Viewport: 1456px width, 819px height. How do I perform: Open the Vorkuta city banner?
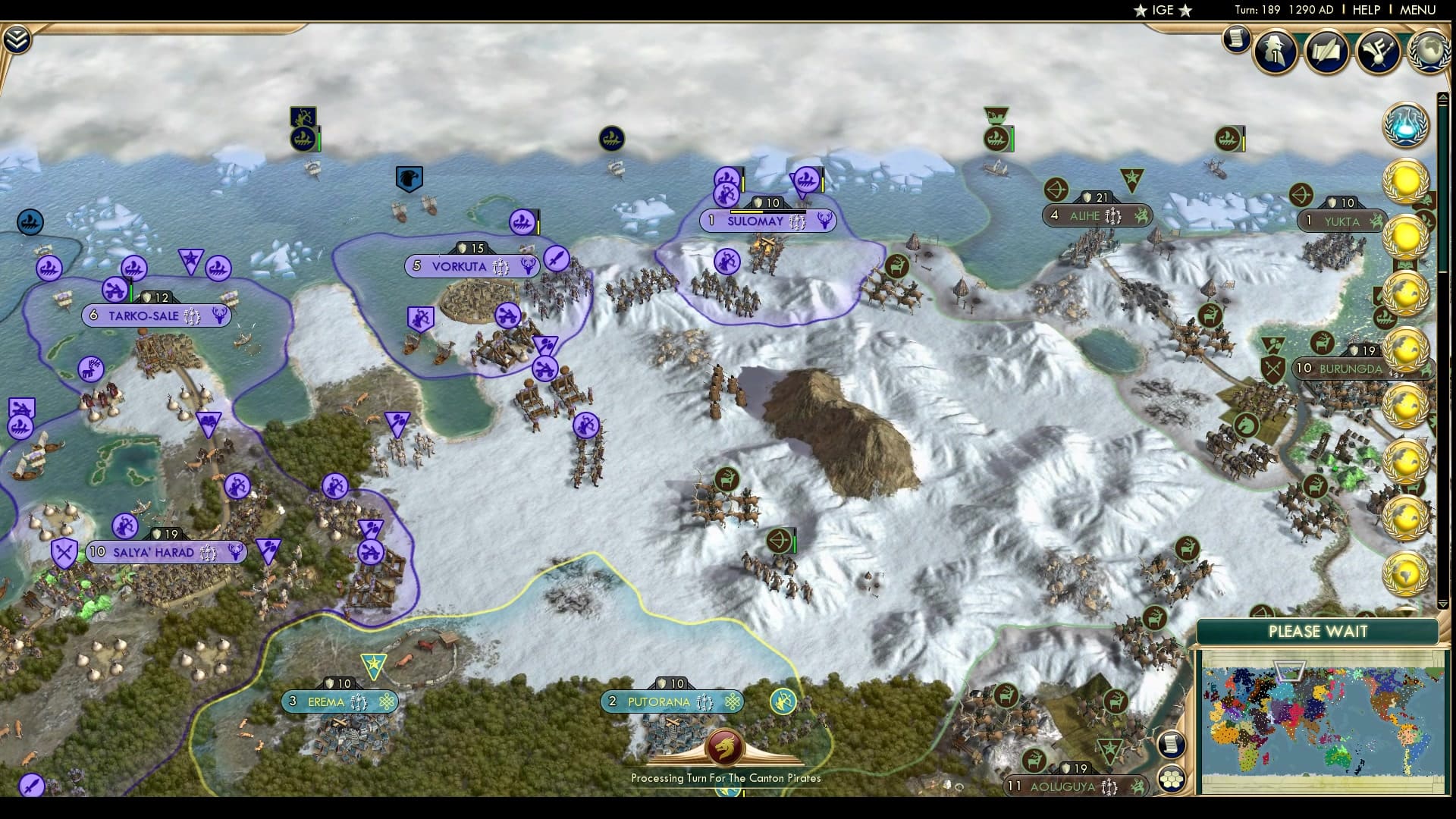472,266
